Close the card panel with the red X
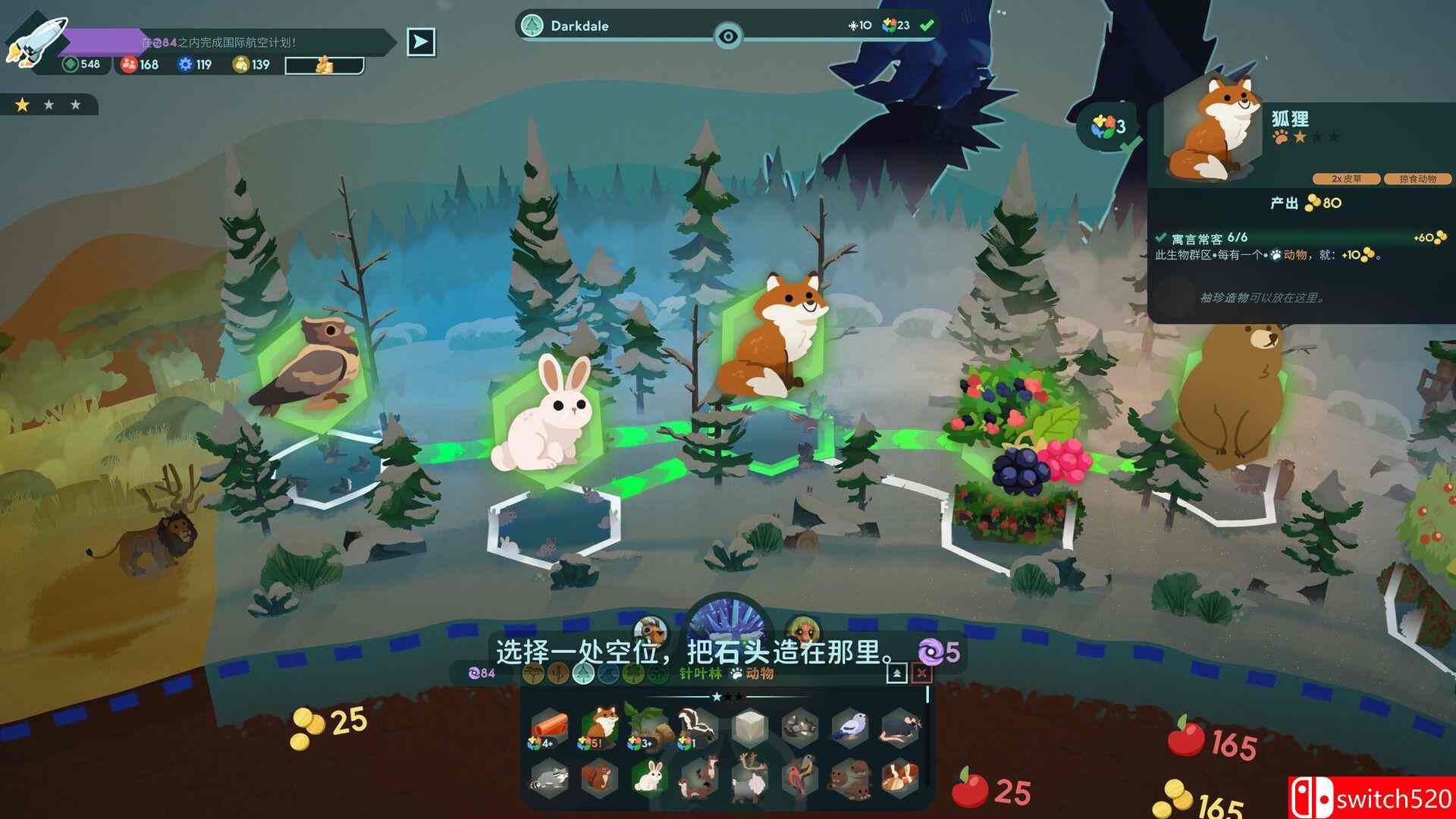Viewport: 1456px width, 819px height. 921,674
